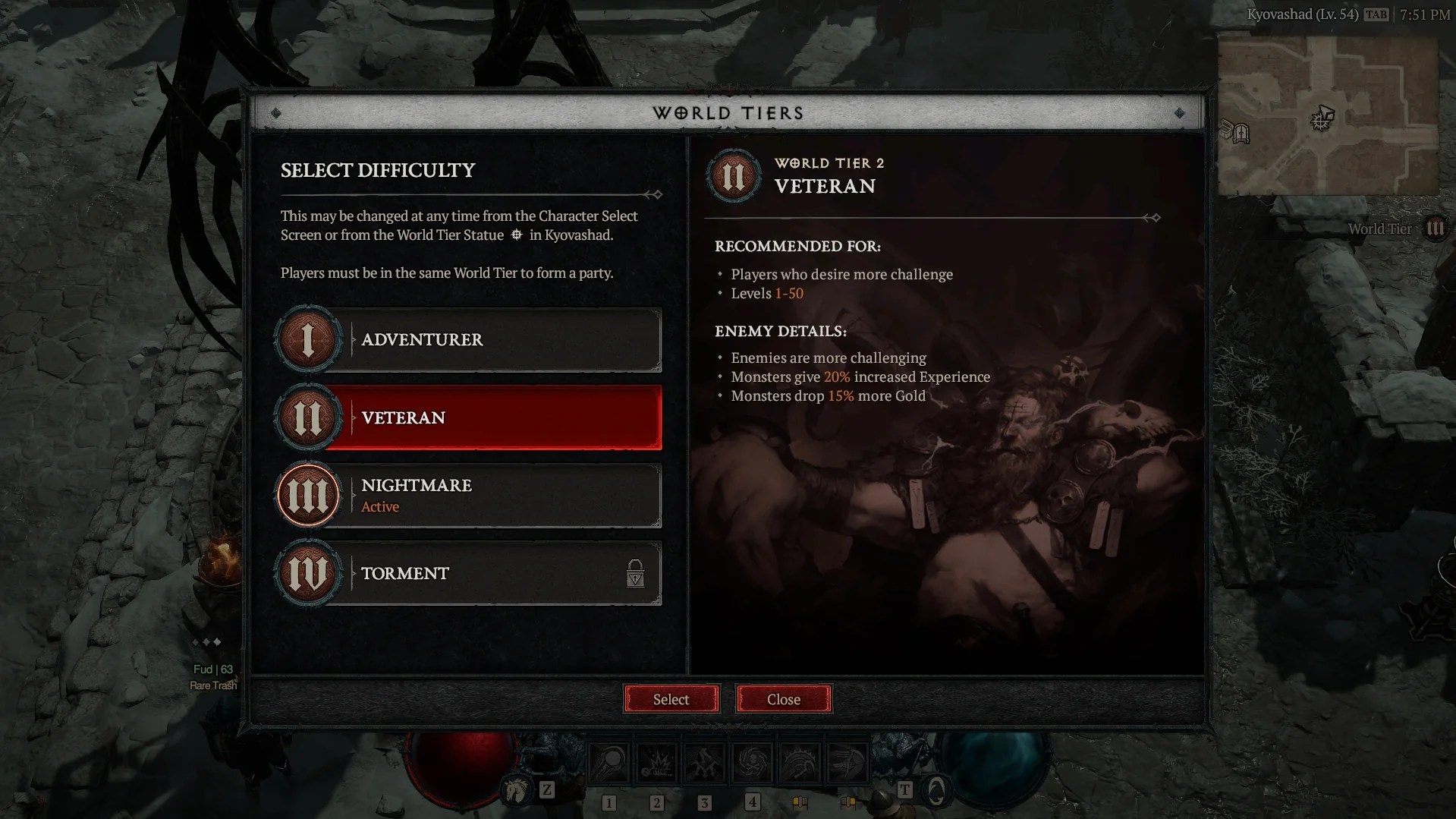
Task: Click the World Tiers title banner
Action: pos(728,112)
